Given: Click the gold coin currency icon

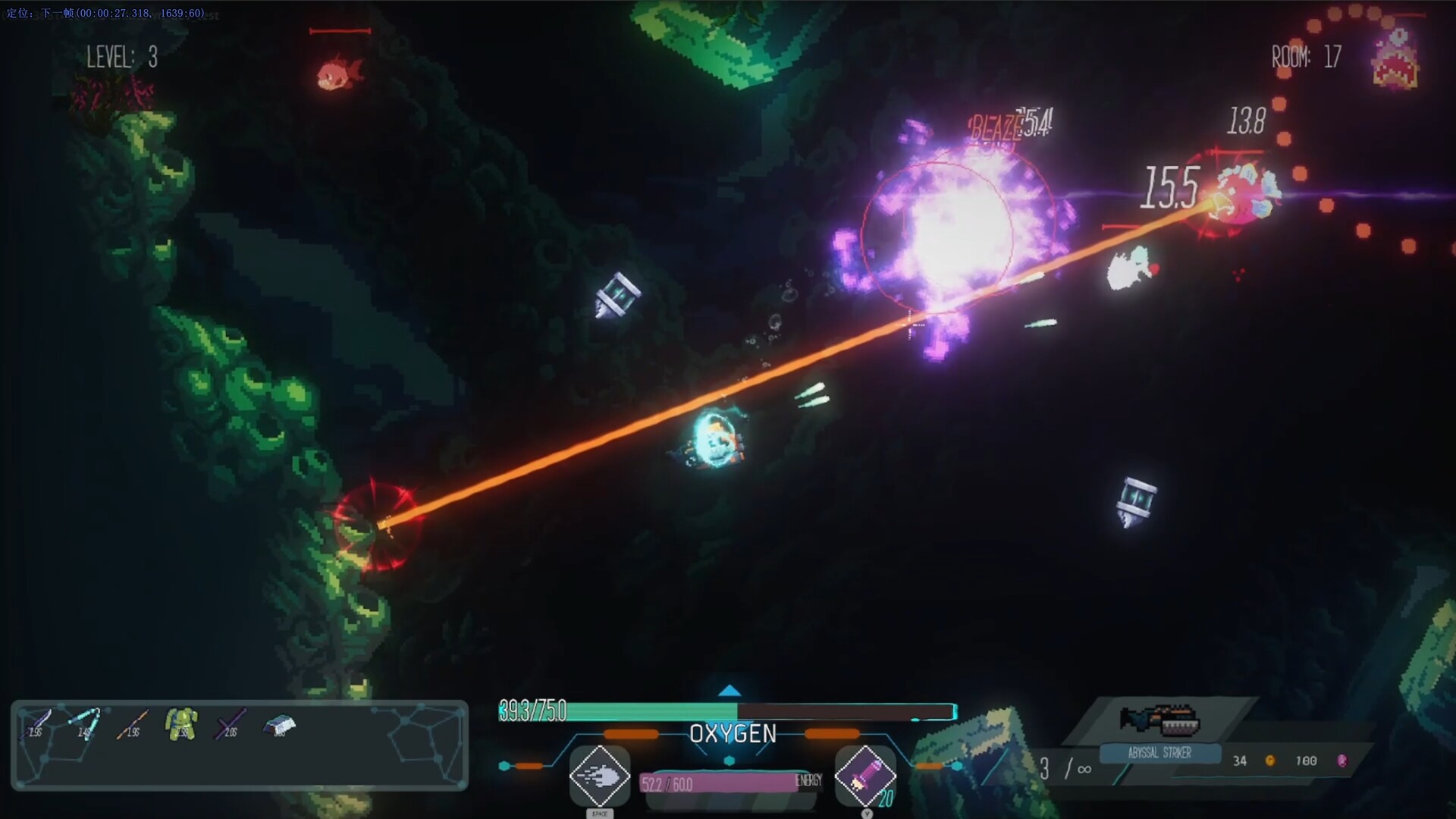Looking at the screenshot, I should (x=1272, y=761).
